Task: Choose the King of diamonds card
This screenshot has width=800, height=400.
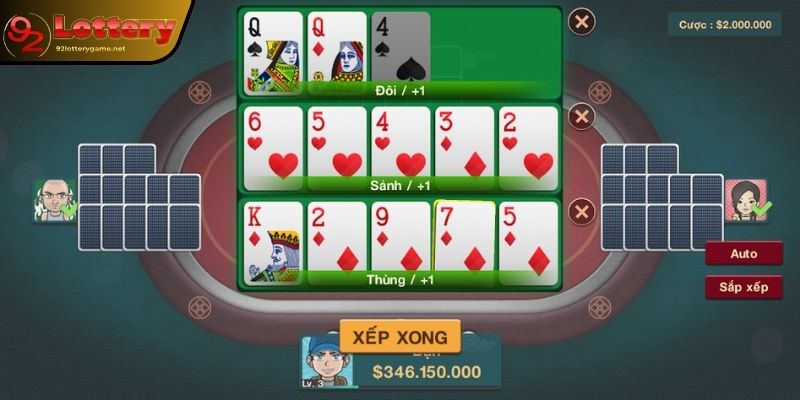Action: (272, 238)
